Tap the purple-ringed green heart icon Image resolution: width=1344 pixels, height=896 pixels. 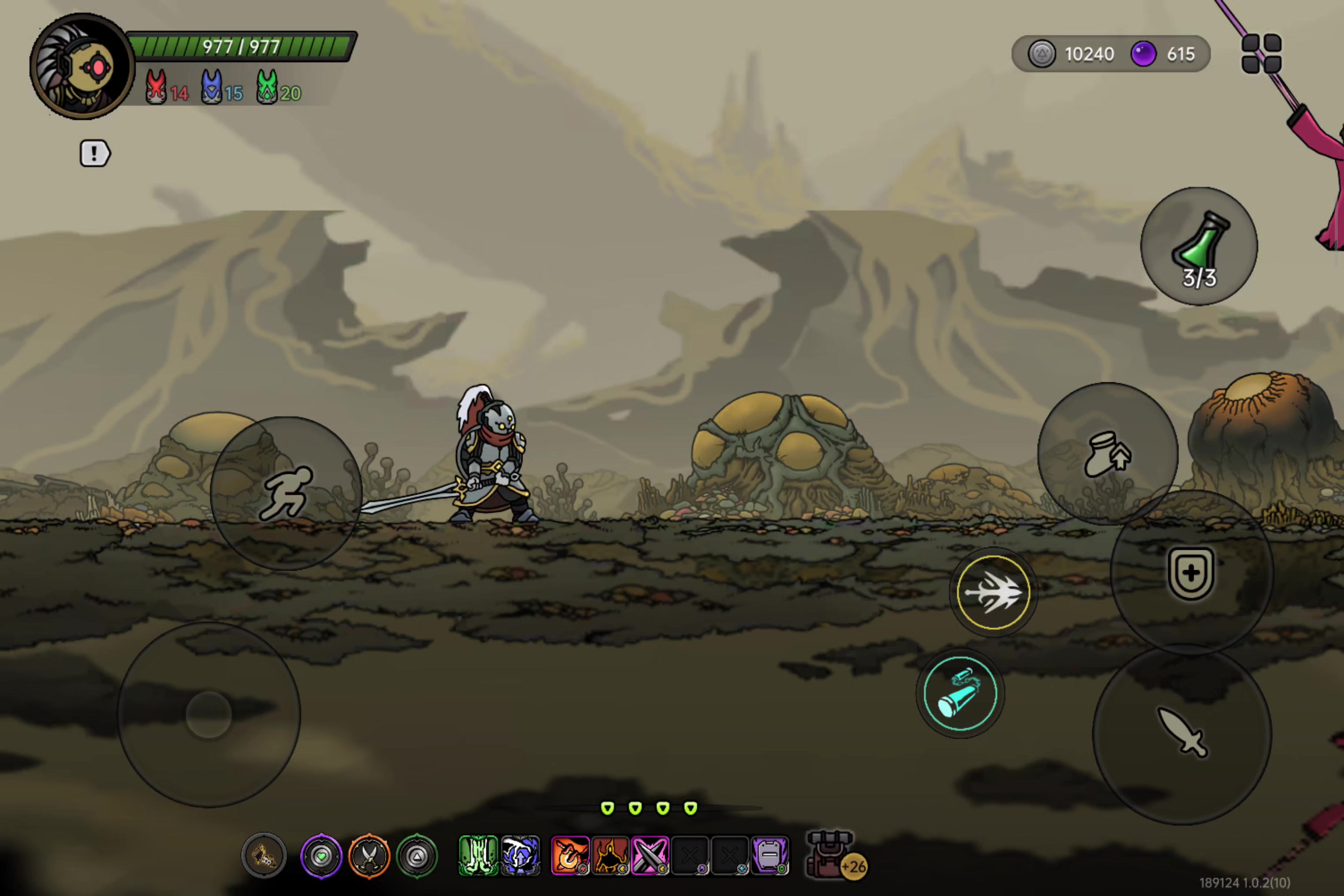tap(321, 856)
